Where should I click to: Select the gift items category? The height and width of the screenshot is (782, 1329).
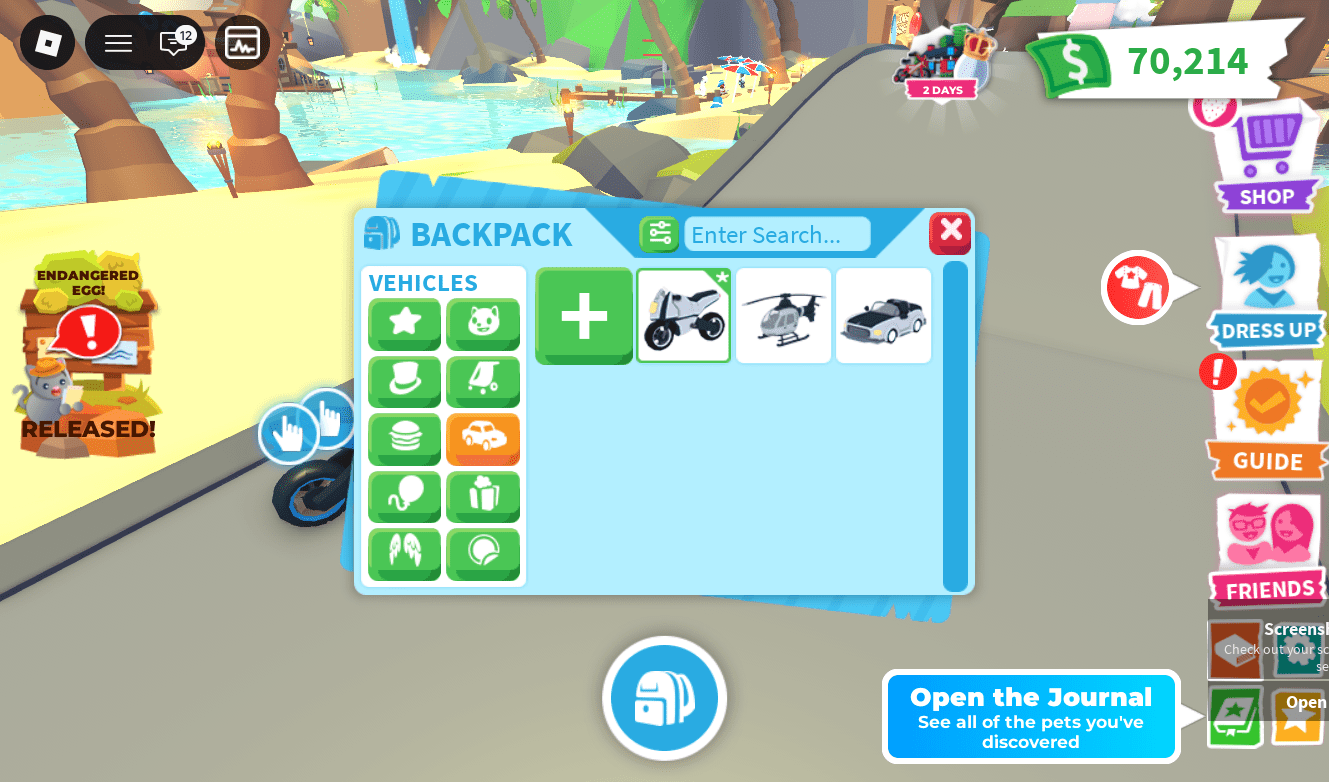pyautogui.click(x=483, y=497)
